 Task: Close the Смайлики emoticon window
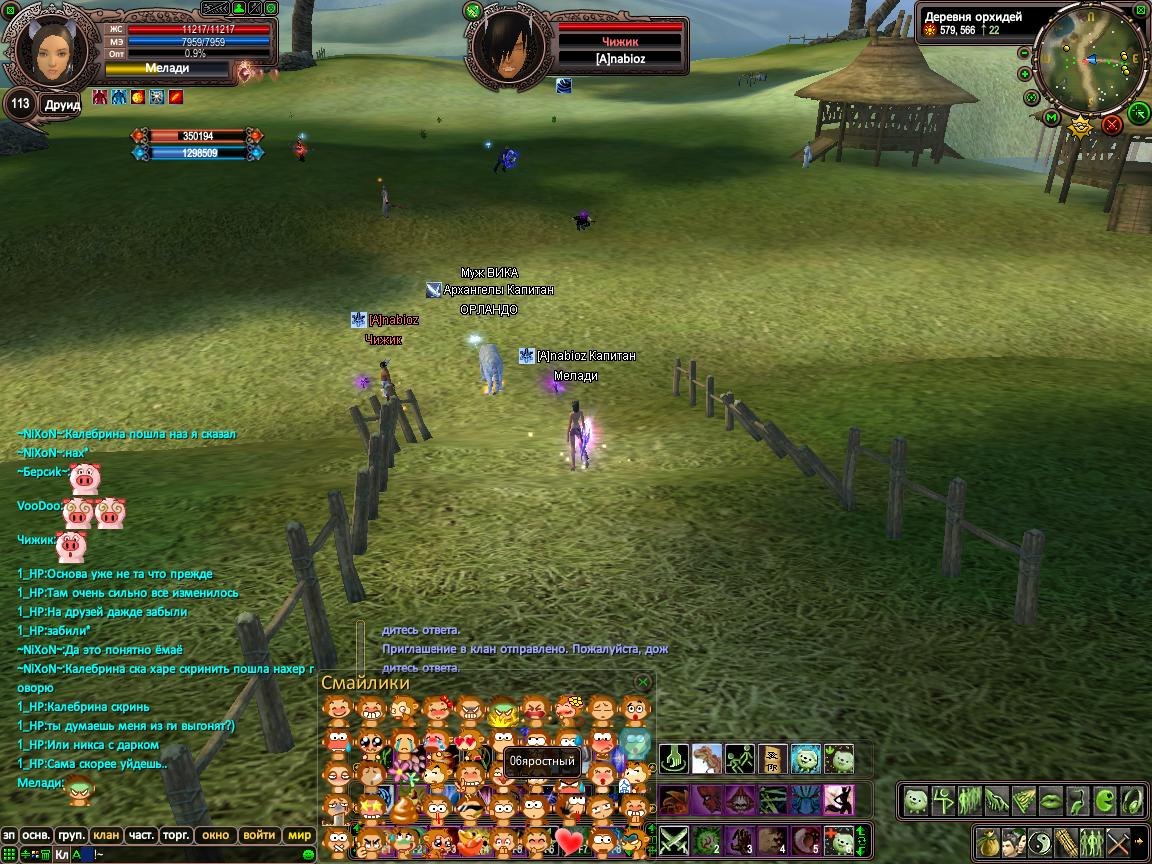click(x=643, y=682)
